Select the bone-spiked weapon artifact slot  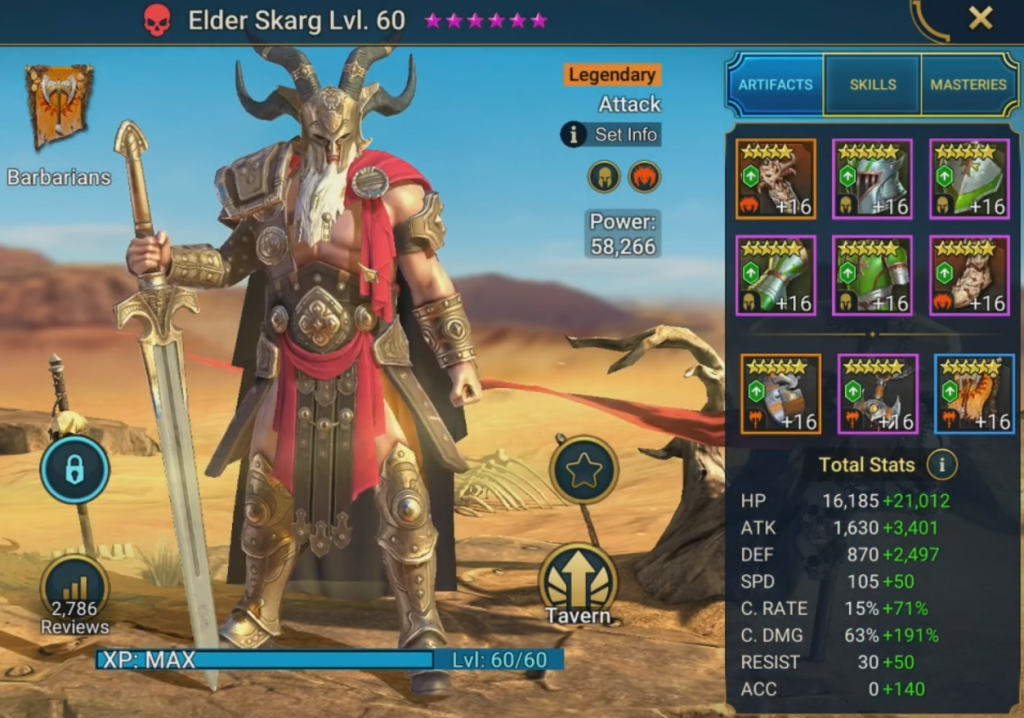(776, 179)
